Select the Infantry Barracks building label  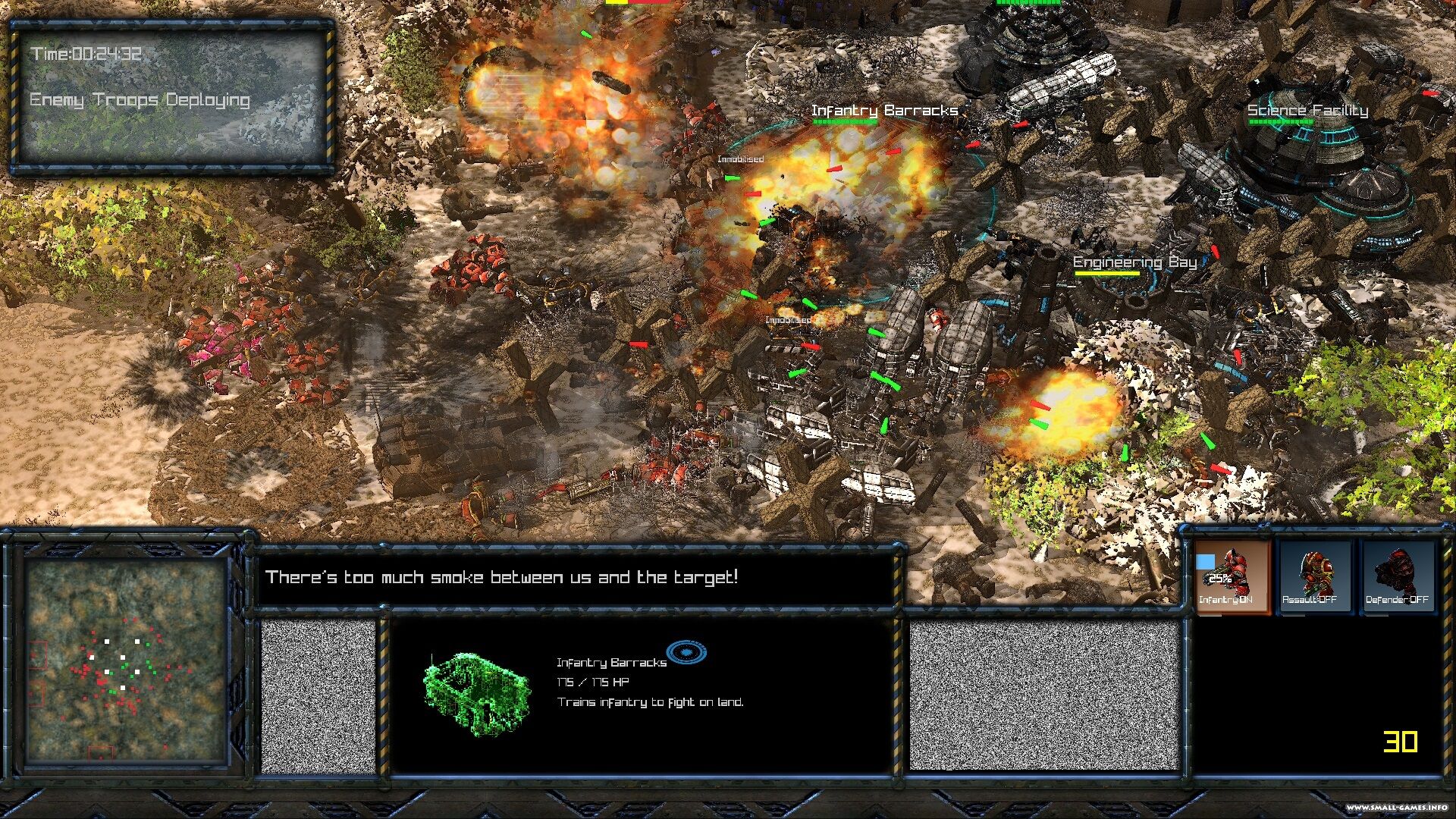point(884,111)
